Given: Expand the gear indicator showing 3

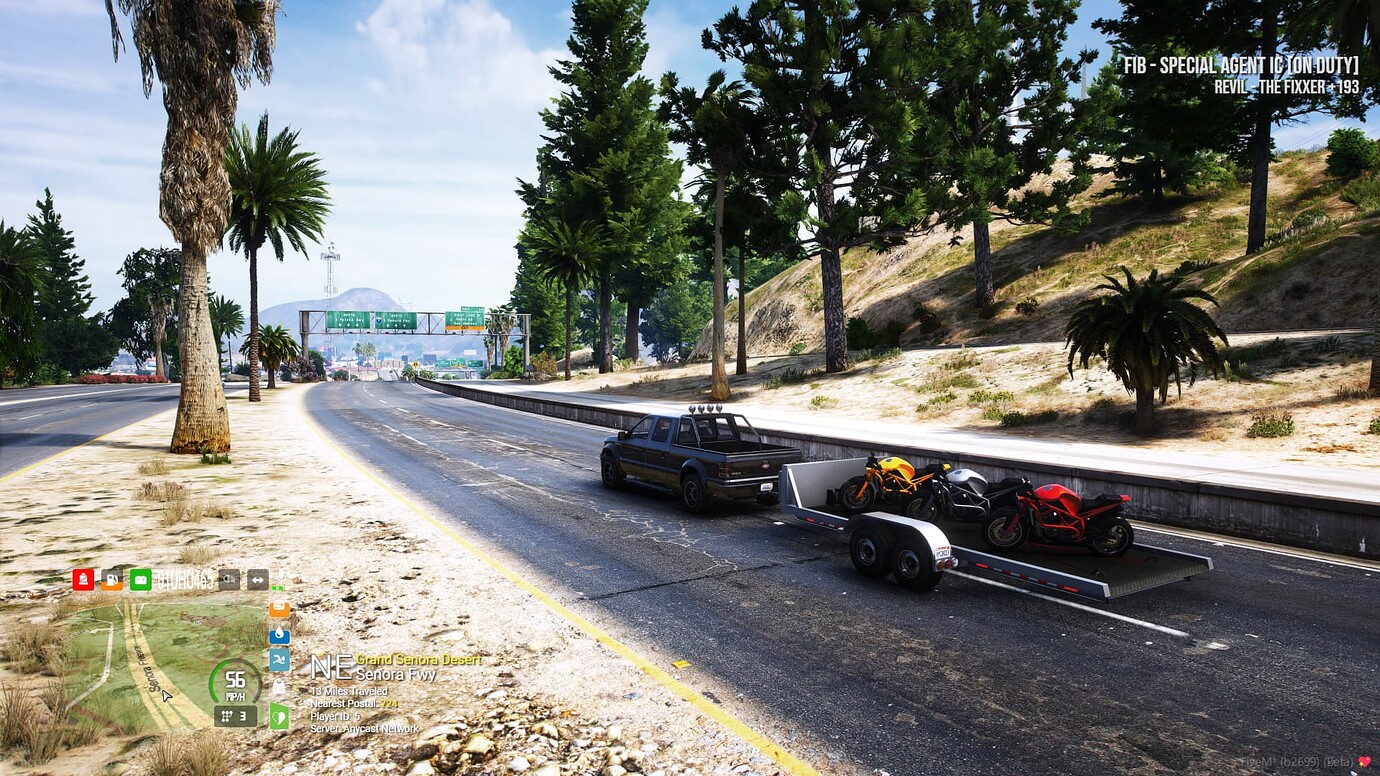Looking at the screenshot, I should [236, 717].
